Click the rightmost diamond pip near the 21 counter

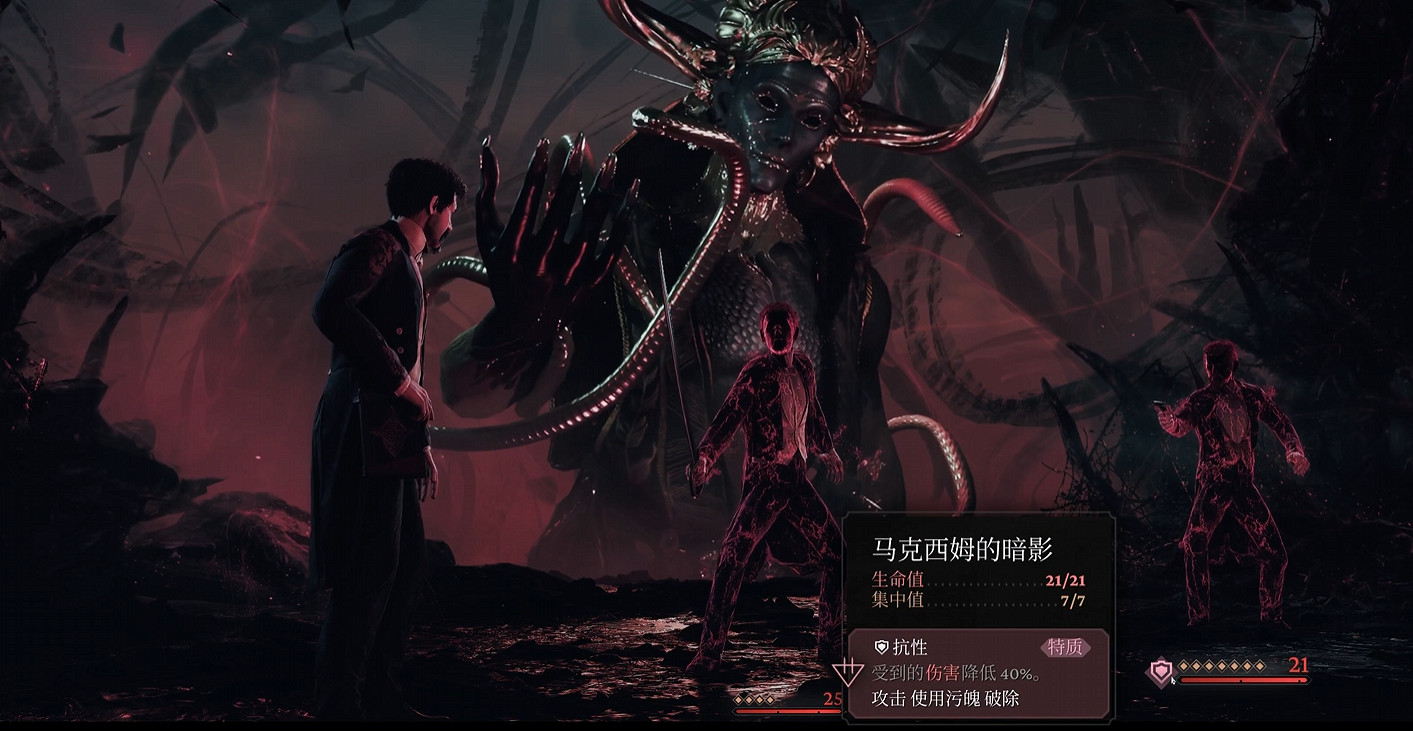pyautogui.click(x=1260, y=666)
